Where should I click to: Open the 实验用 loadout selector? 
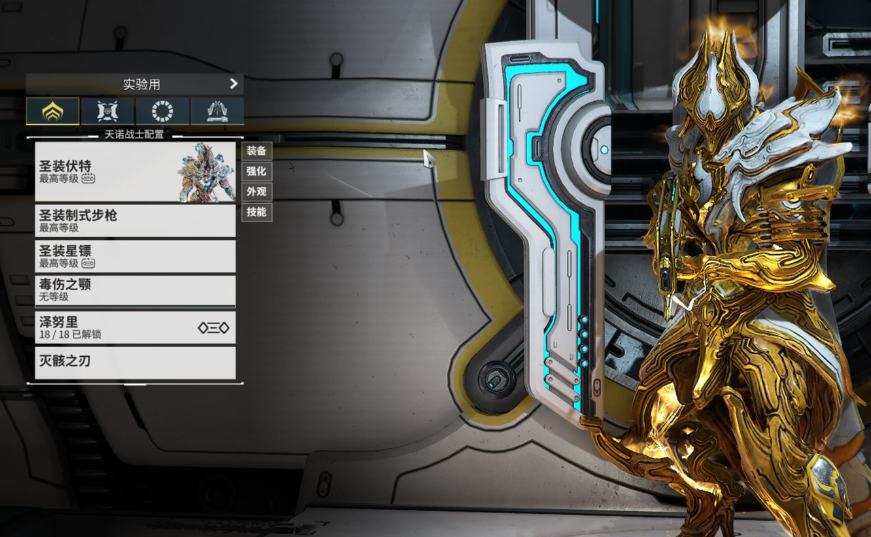coord(135,84)
